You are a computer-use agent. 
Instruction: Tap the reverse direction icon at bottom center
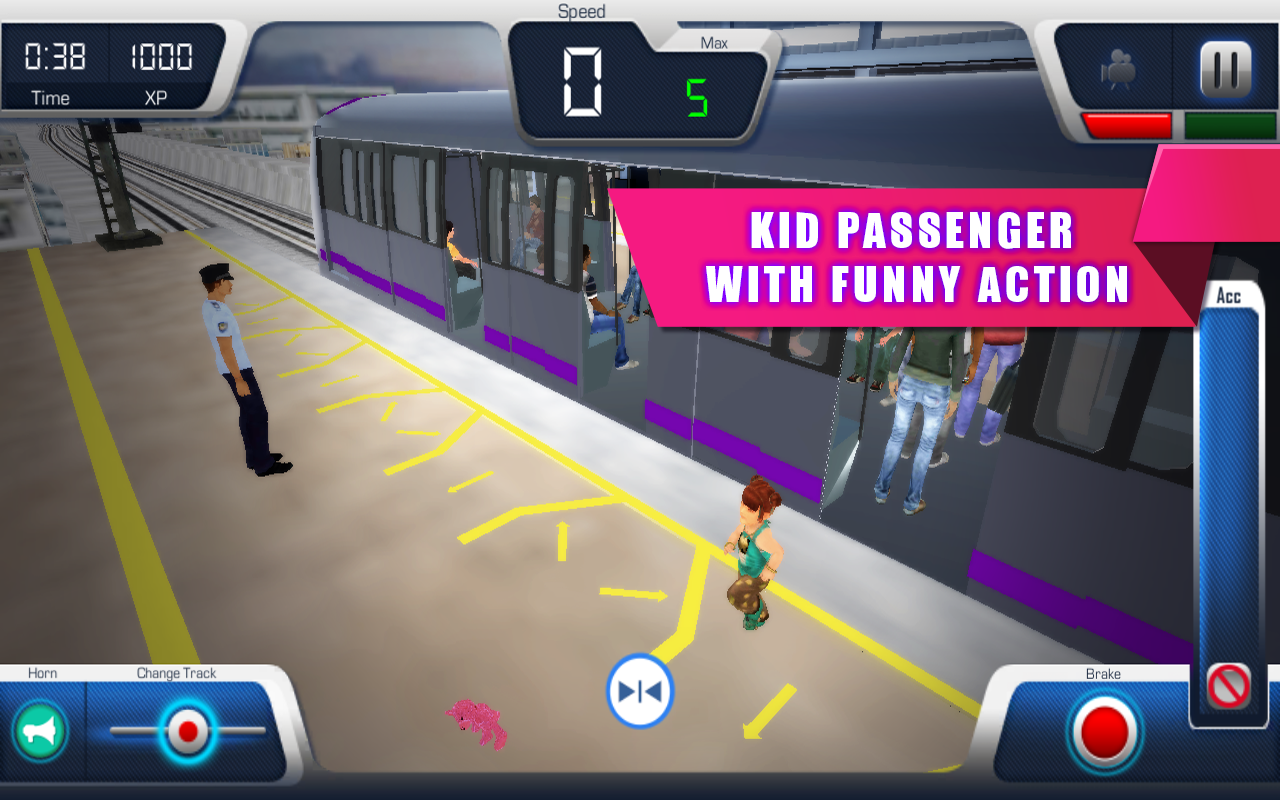click(640, 691)
